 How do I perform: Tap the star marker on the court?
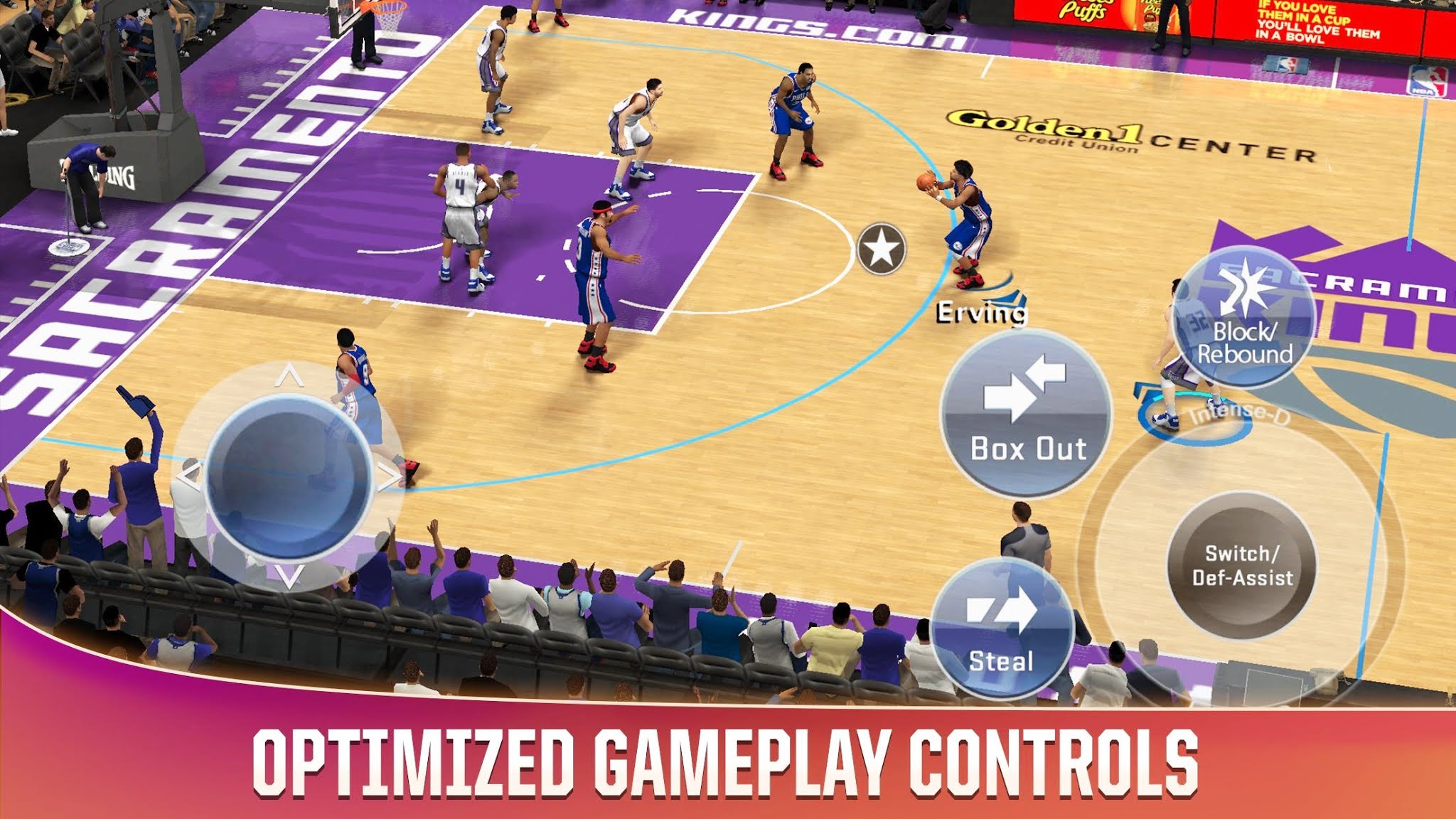(882, 246)
